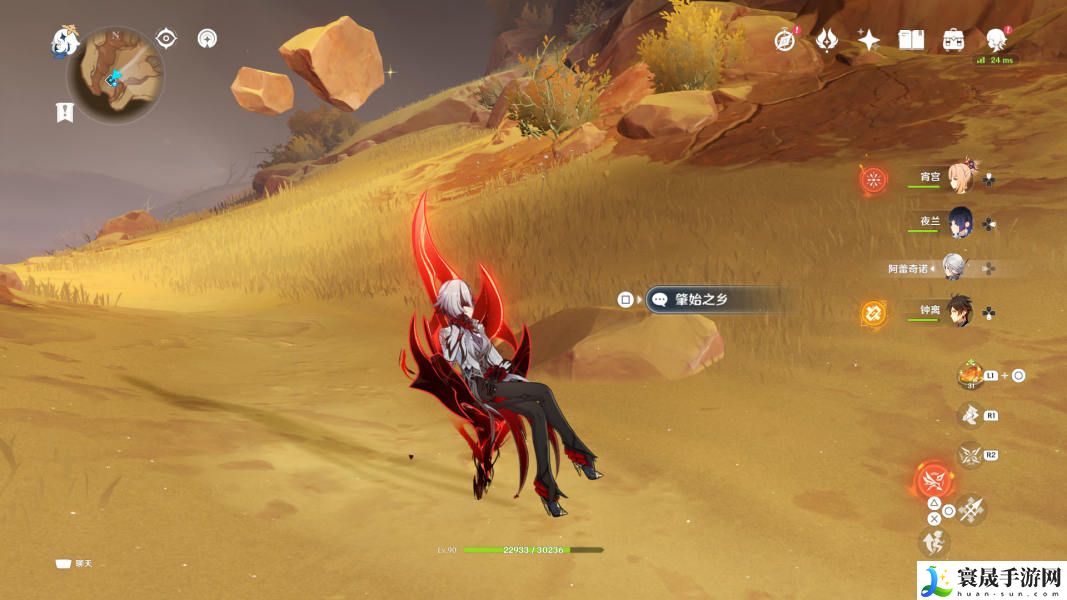Select party member 阿蕾奇诺
The height and width of the screenshot is (600, 1067).
pyautogui.click(x=956, y=267)
